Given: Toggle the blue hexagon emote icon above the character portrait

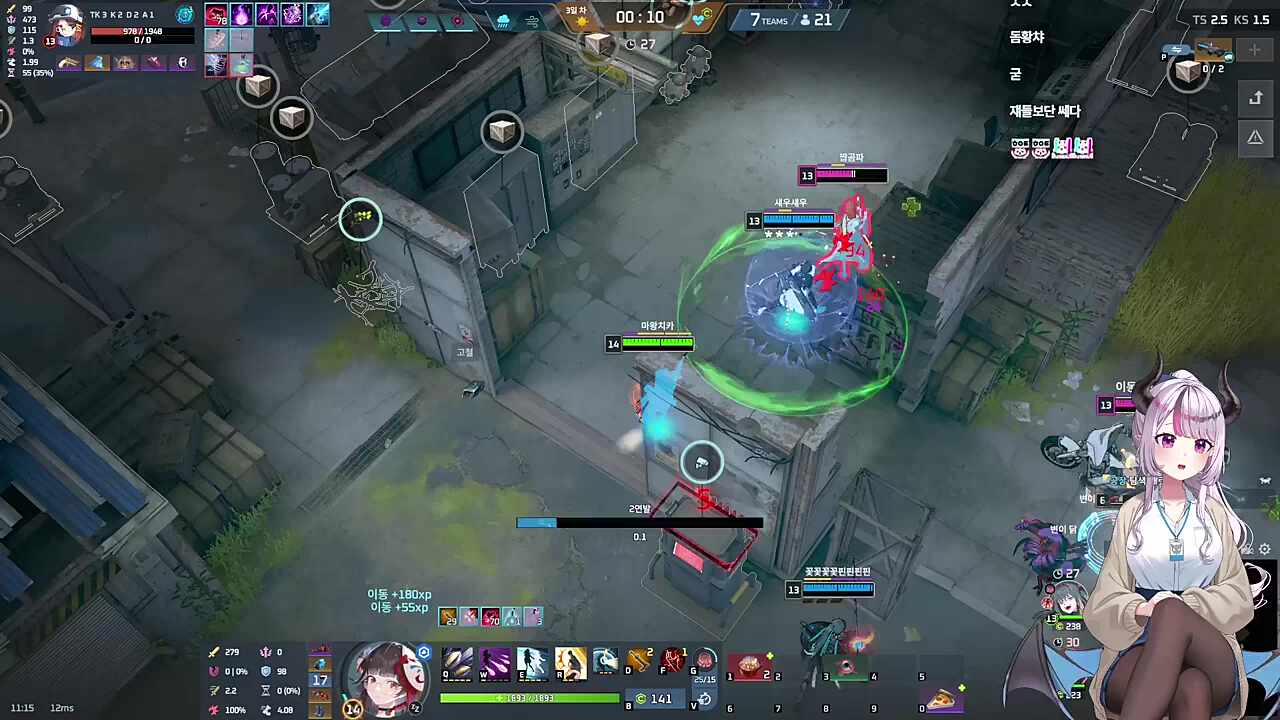Looking at the screenshot, I should coord(424,652).
